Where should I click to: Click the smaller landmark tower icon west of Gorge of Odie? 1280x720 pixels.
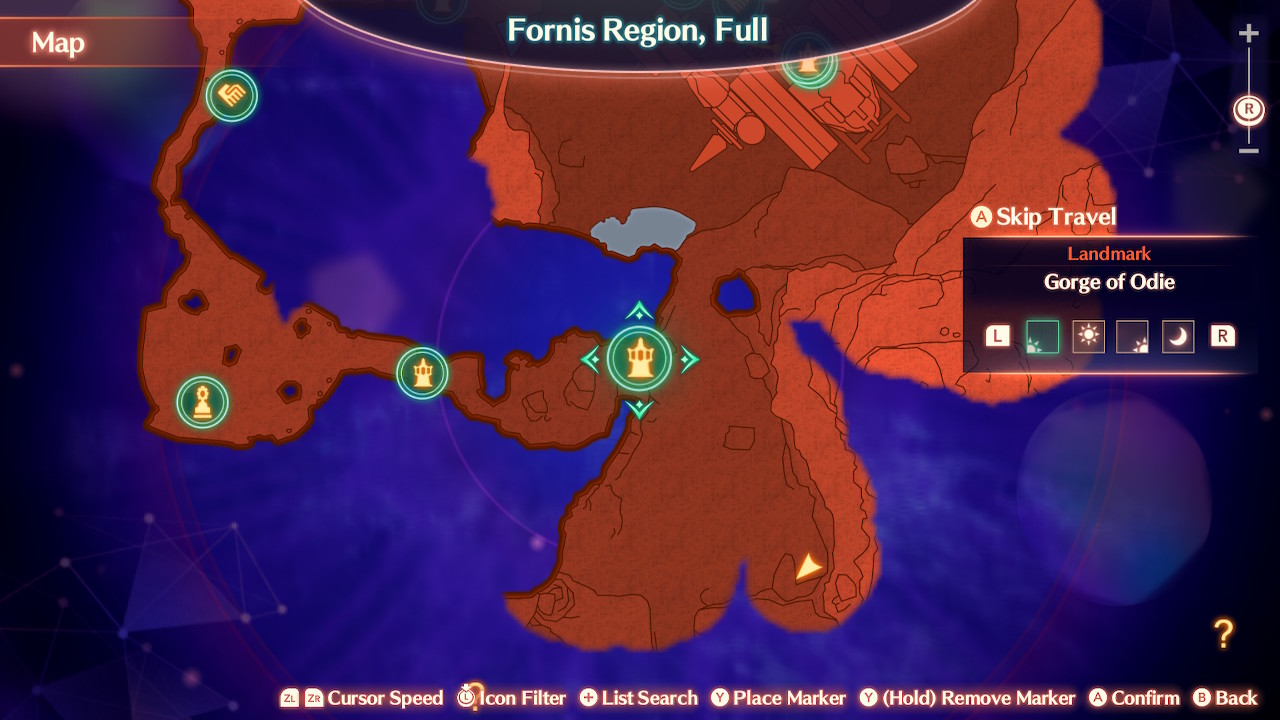point(422,373)
